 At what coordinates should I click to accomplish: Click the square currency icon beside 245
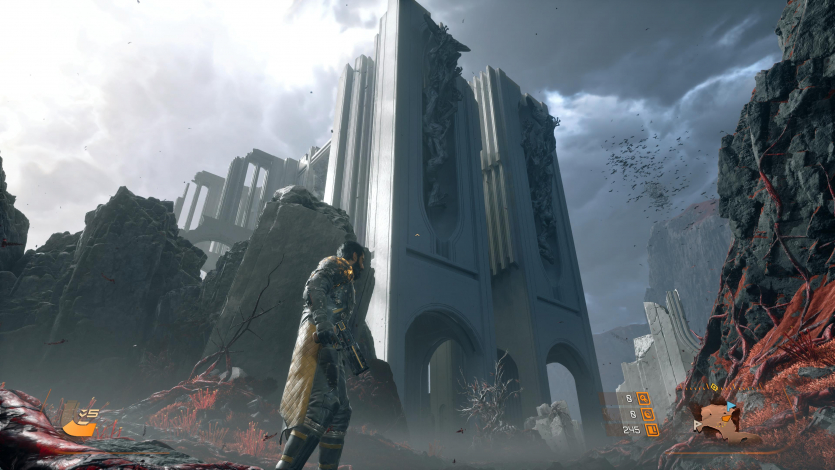point(651,430)
